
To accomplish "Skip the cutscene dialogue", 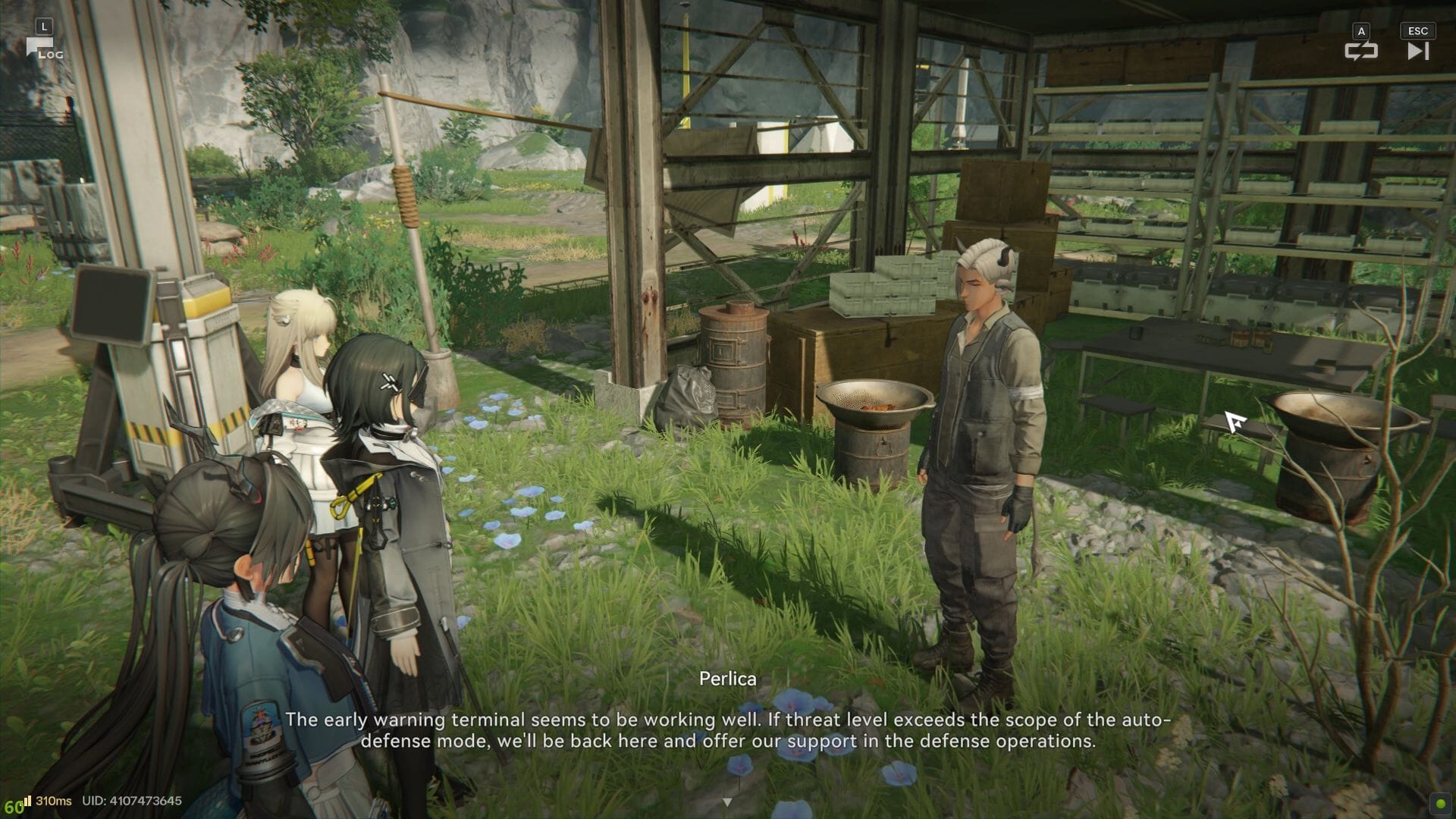I will click(x=1417, y=50).
